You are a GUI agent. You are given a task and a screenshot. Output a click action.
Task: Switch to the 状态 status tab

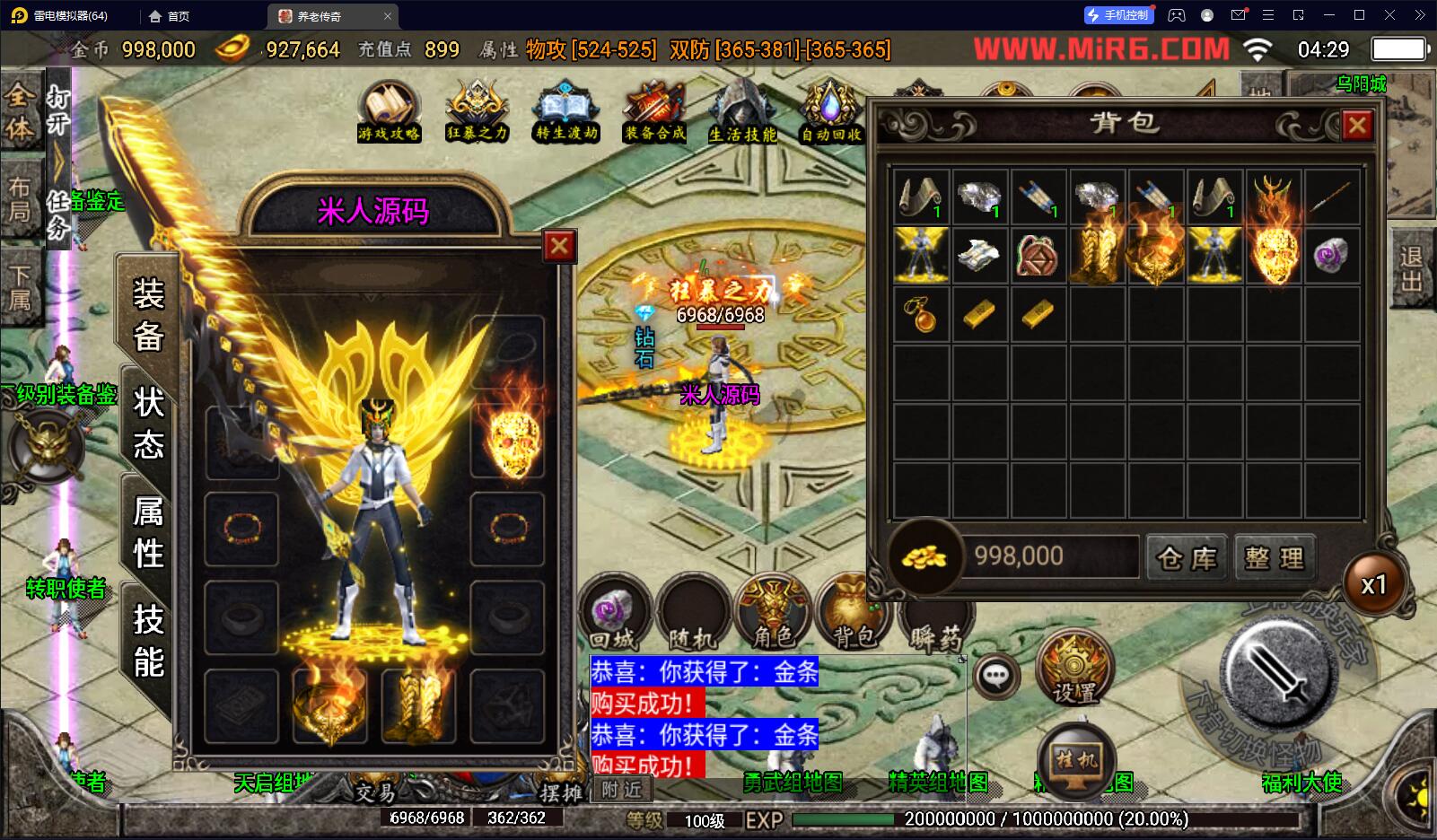(148, 423)
